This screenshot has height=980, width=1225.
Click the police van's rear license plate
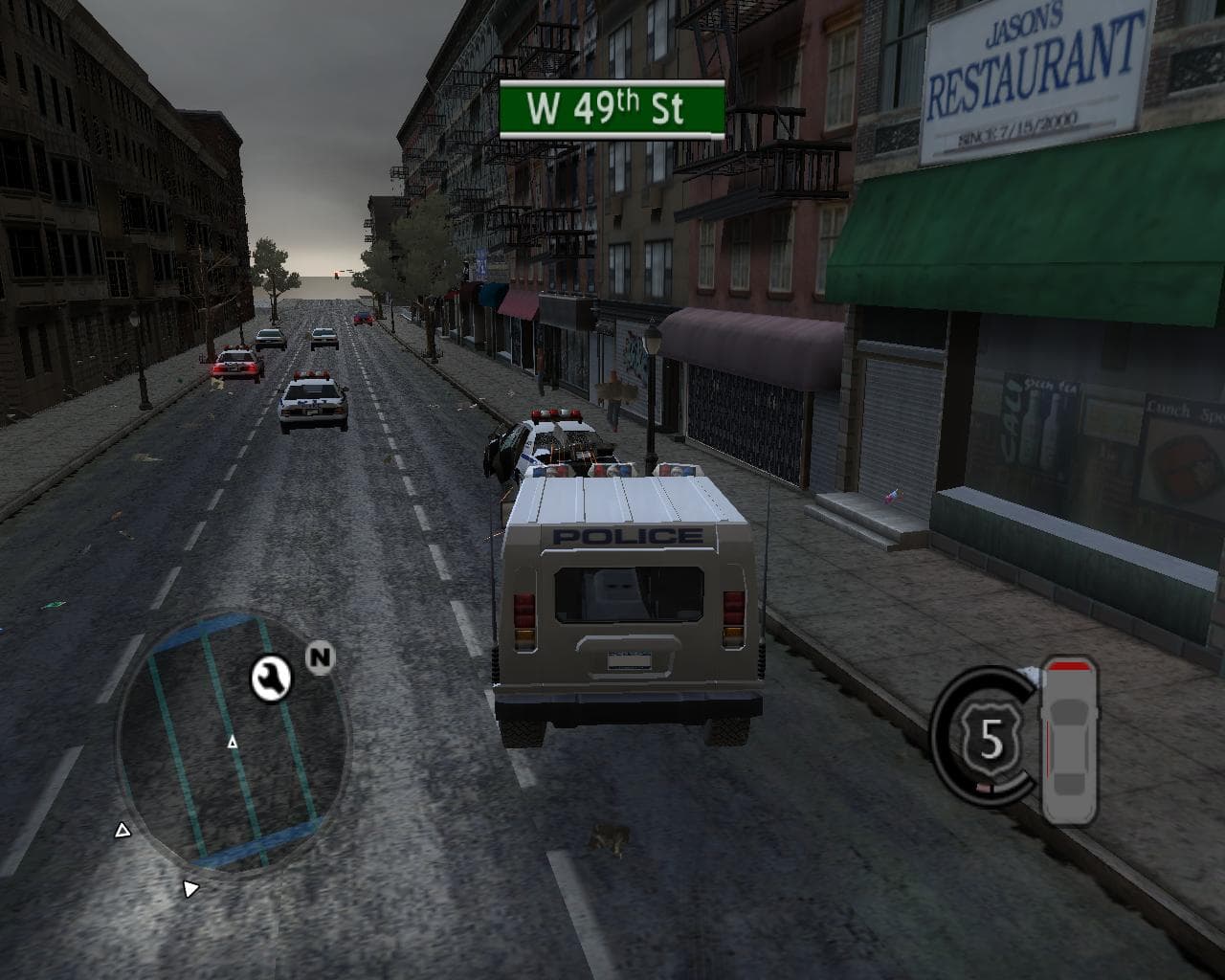(629, 662)
